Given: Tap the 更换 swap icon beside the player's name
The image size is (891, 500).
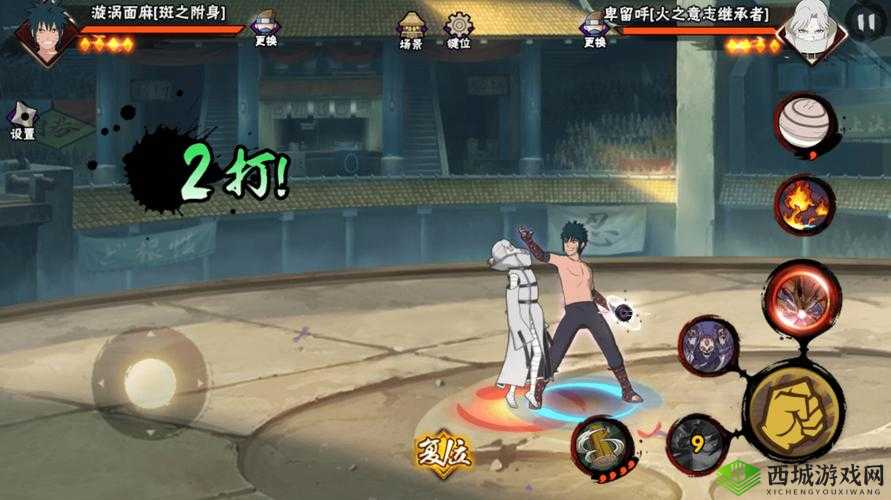Looking at the screenshot, I should coord(265,27).
